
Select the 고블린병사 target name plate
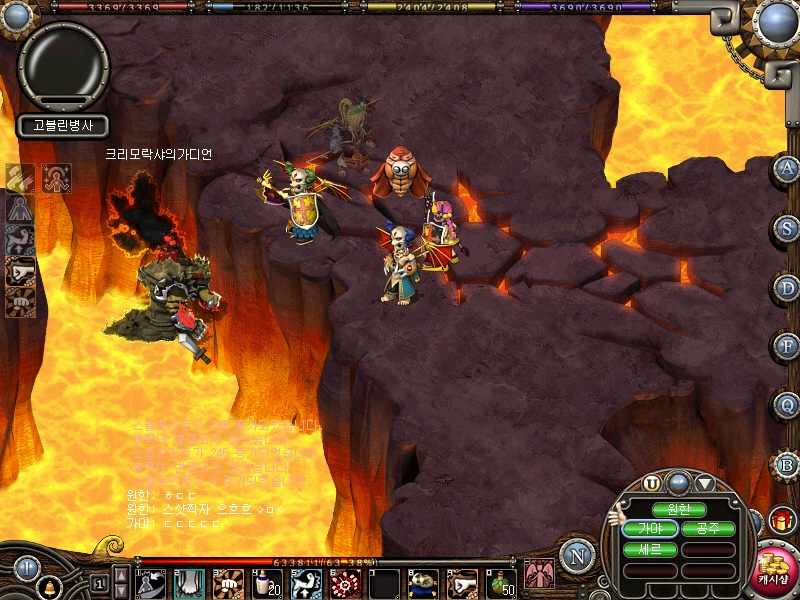tap(62, 125)
